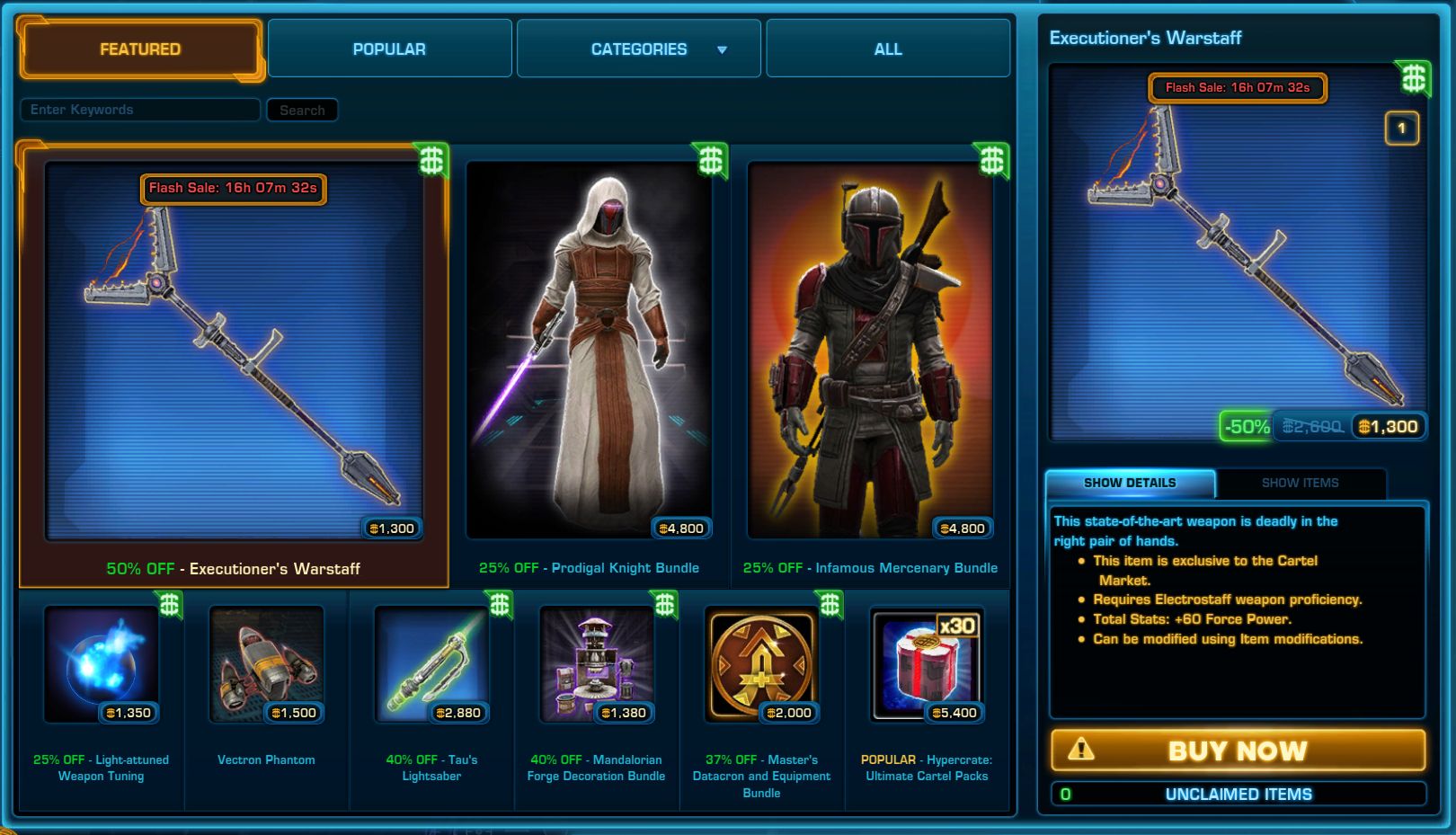Screen dimensions: 1456x835
Task: Show the All items tab
Action: click(888, 49)
